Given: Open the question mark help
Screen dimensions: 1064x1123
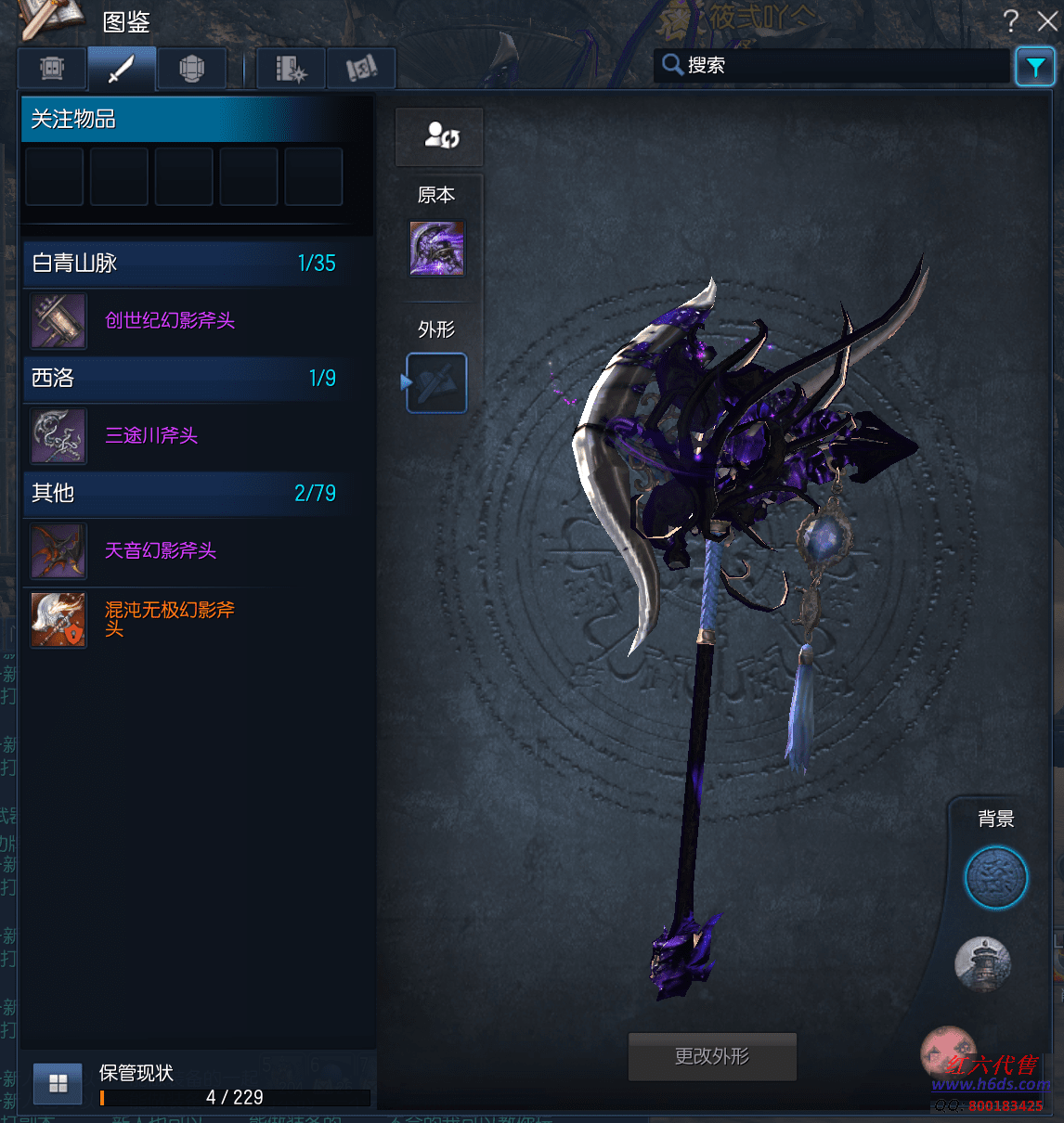Looking at the screenshot, I should pos(1011,20).
